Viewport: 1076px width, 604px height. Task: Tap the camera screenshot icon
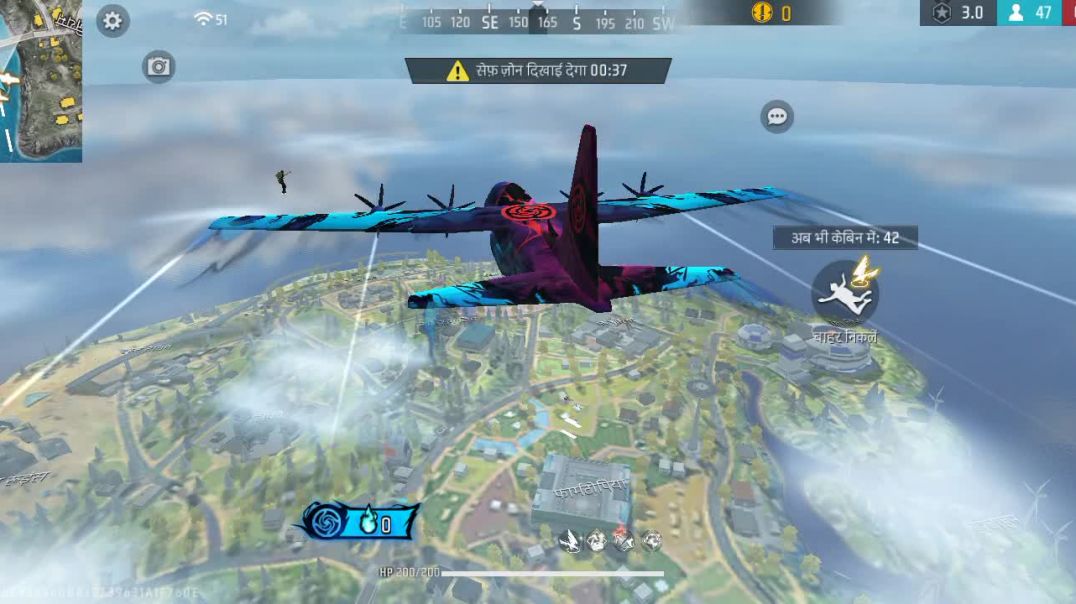pos(158,67)
